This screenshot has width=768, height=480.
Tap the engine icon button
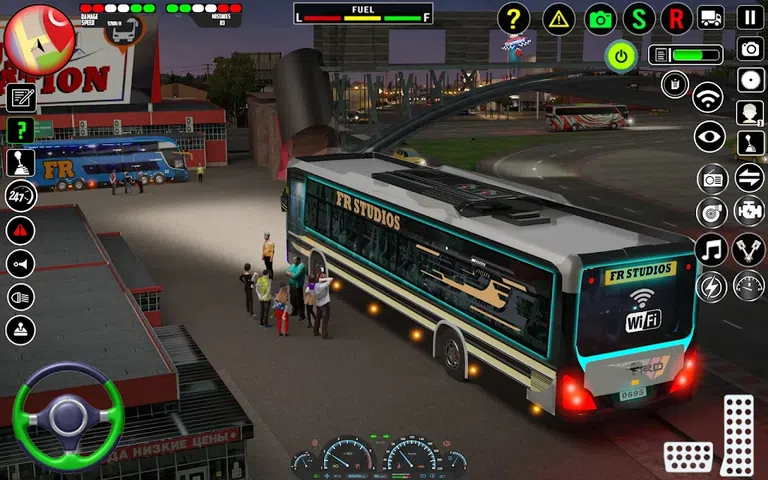click(x=749, y=211)
